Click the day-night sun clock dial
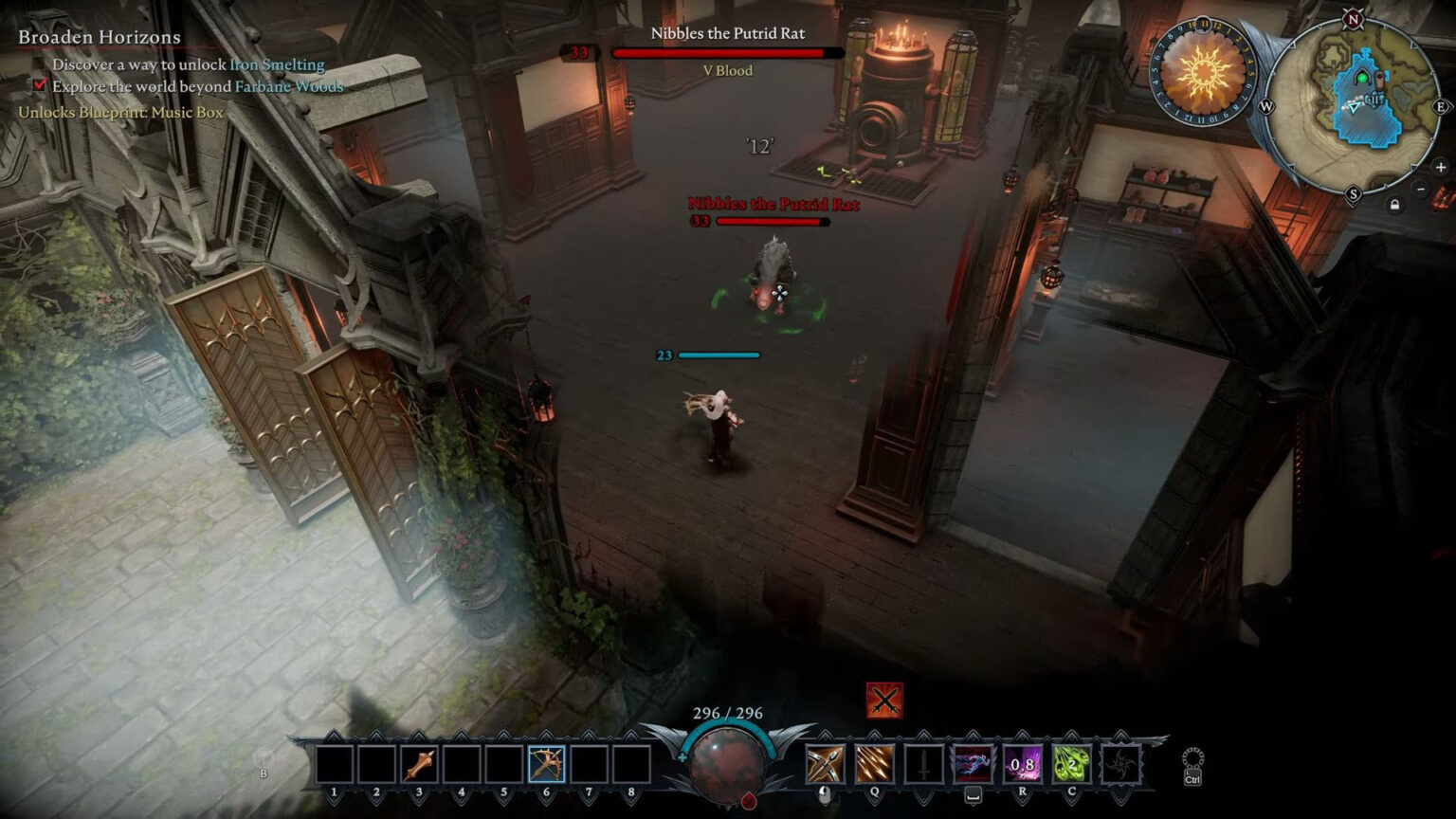Screen dimensions: 1456x819 coord(1203,71)
